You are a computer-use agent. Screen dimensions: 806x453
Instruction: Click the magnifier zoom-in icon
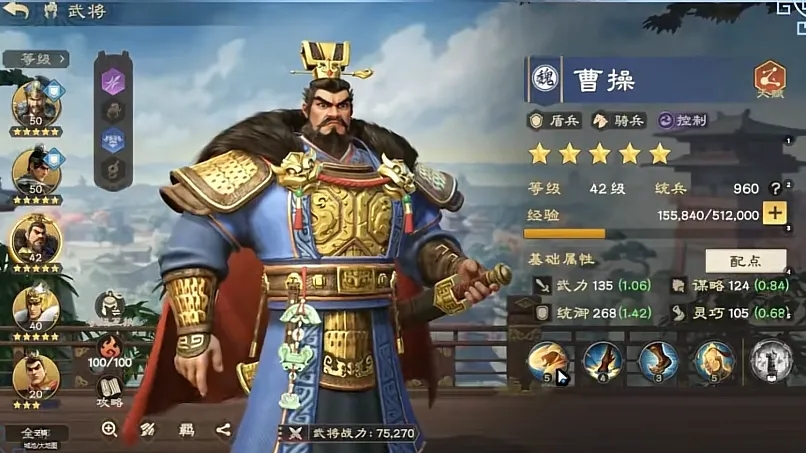(x=109, y=429)
